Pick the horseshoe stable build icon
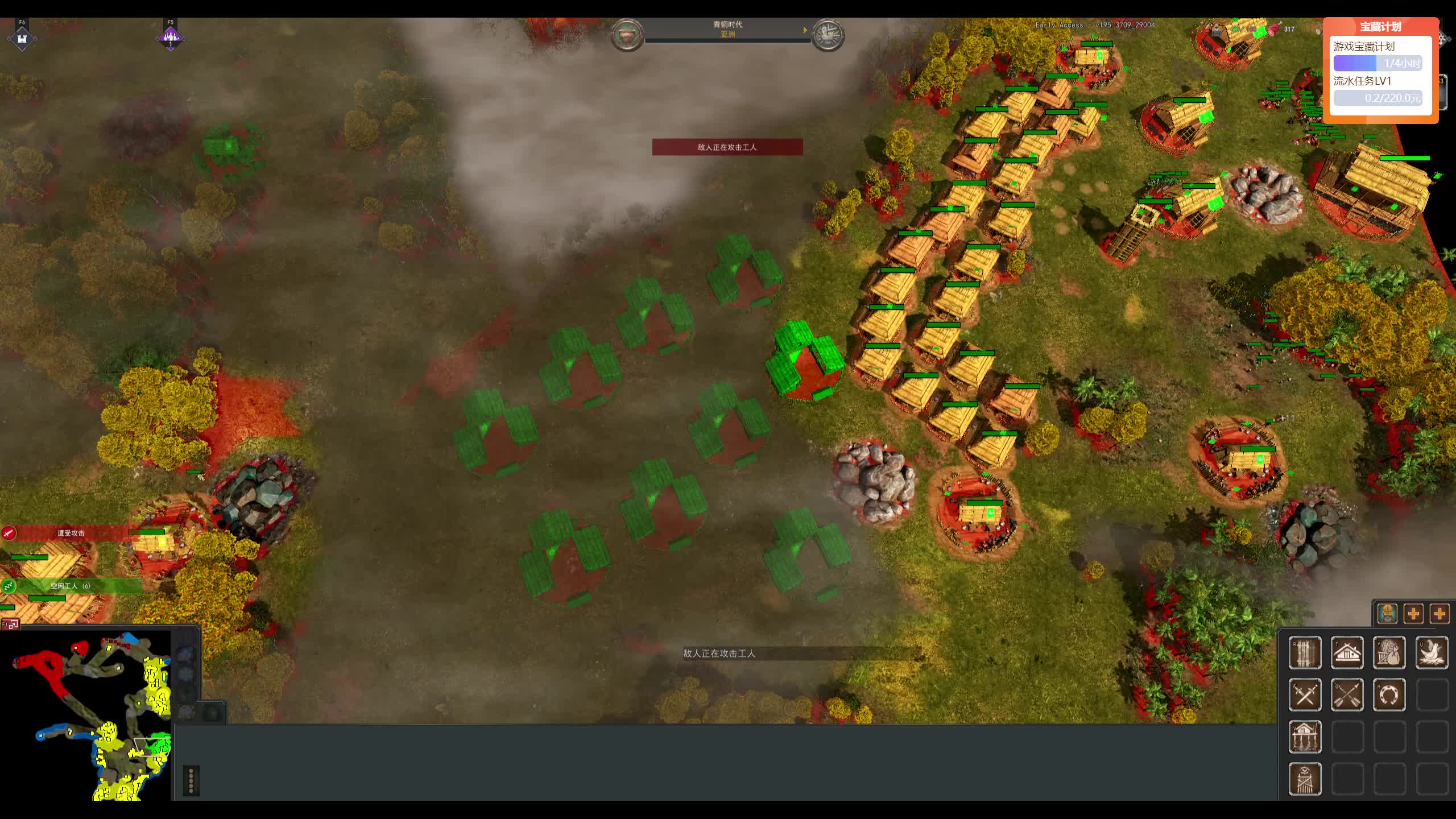Viewport: 1456px width, 819px height. 1389,694
